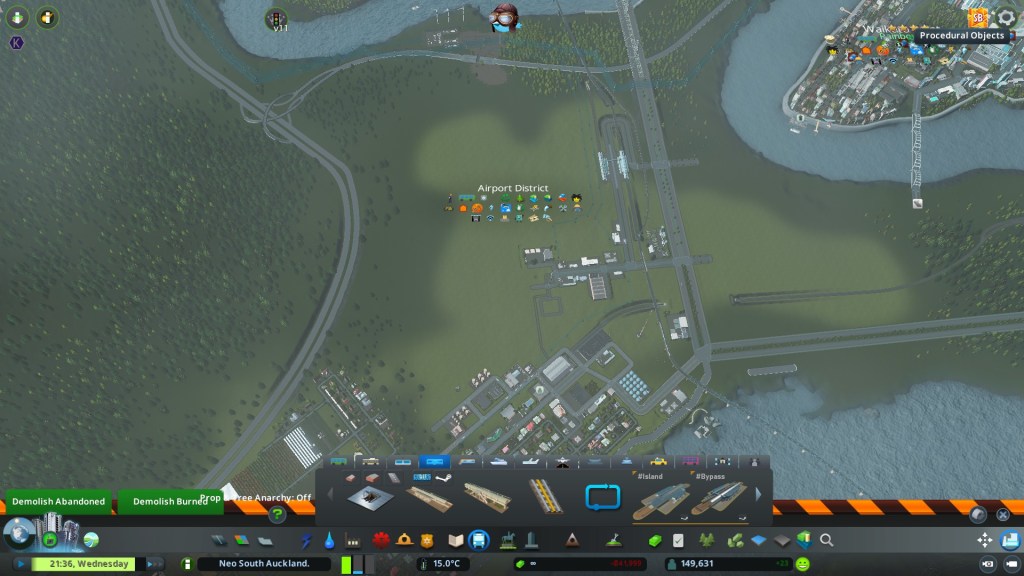1024x576 pixels.
Task: Close the transport build panel
Action: coord(1003,514)
